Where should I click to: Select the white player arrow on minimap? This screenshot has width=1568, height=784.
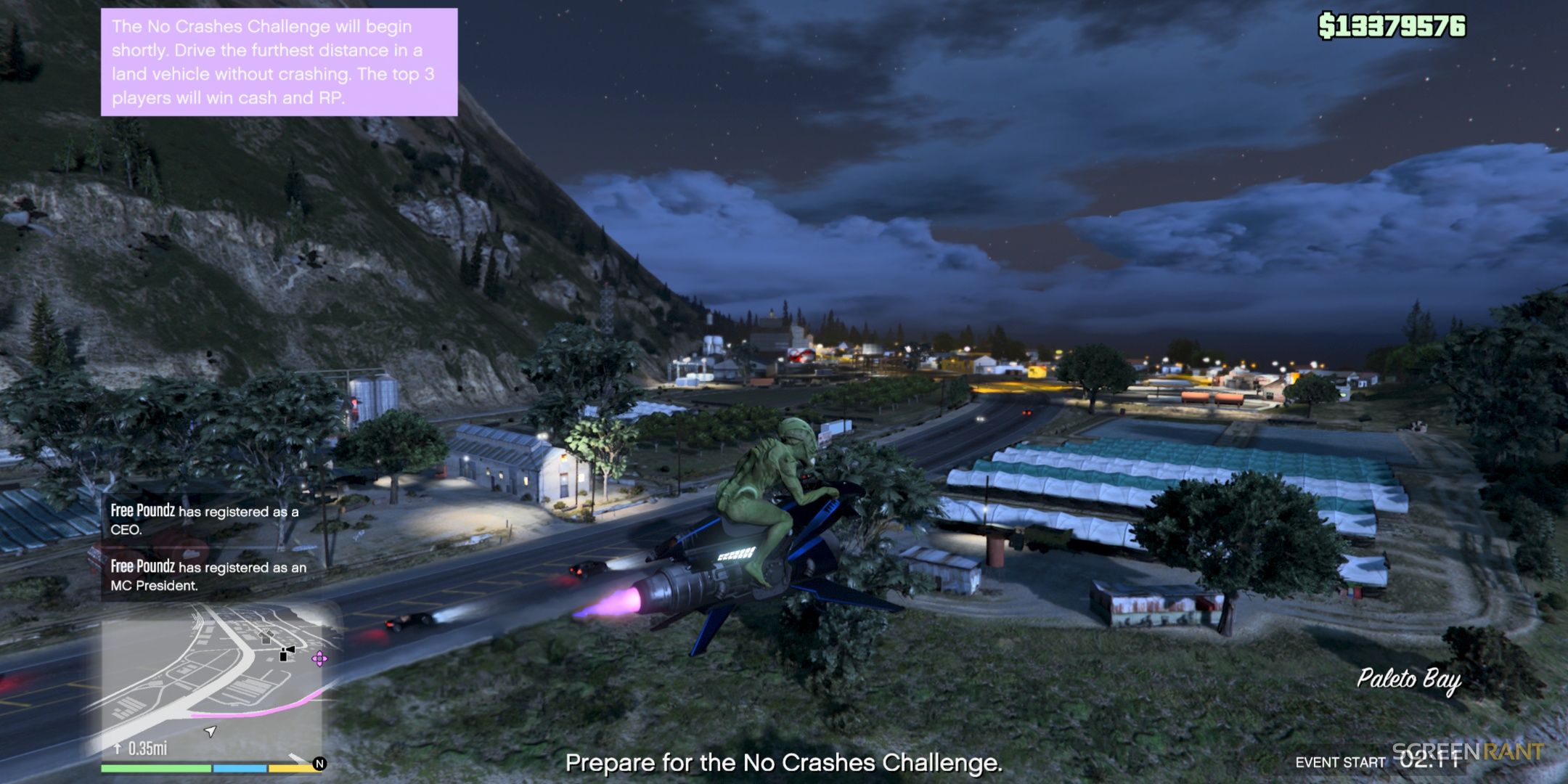[x=211, y=731]
